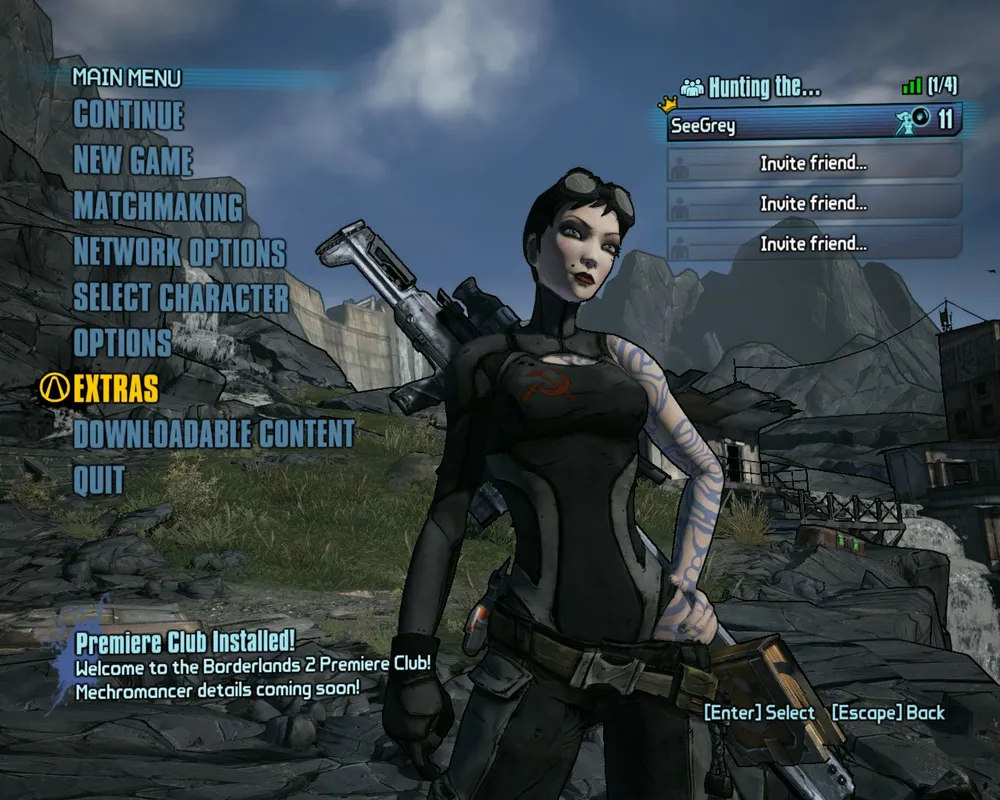This screenshot has height=800, width=1000.
Task: Open the Matchmaking menu
Action: (x=158, y=207)
